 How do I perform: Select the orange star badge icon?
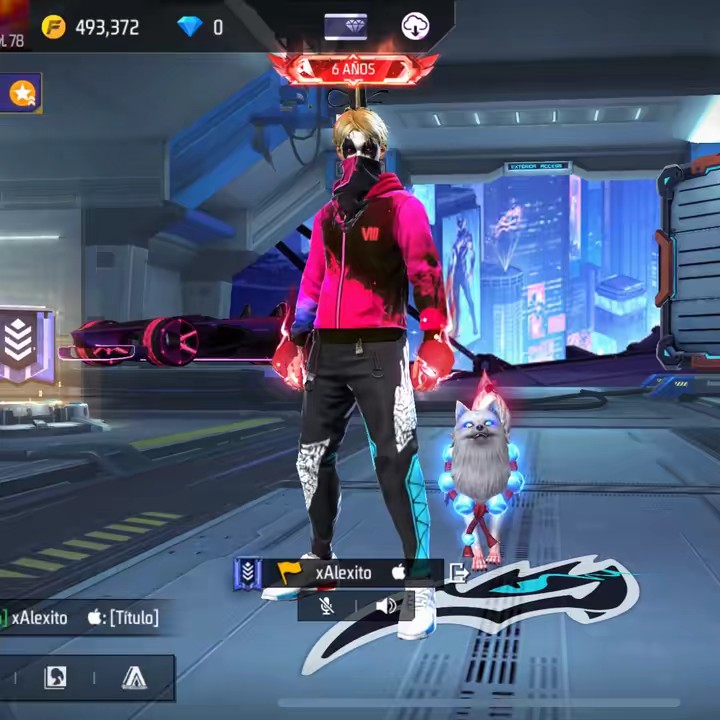click(21, 93)
